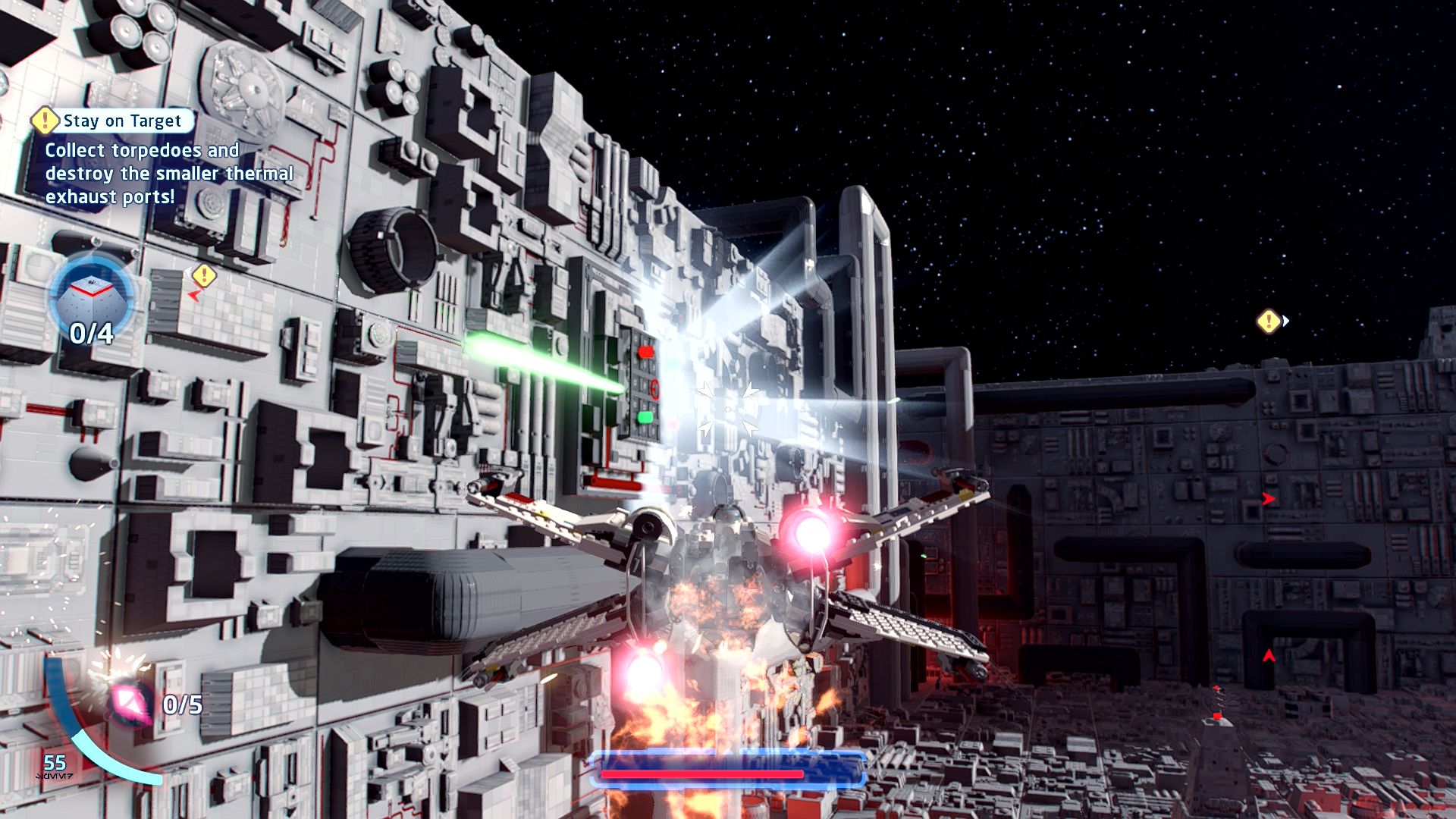This screenshot has width=1456, height=819.
Task: Select the pink proton torpedo icon
Action: pyautogui.click(x=130, y=702)
